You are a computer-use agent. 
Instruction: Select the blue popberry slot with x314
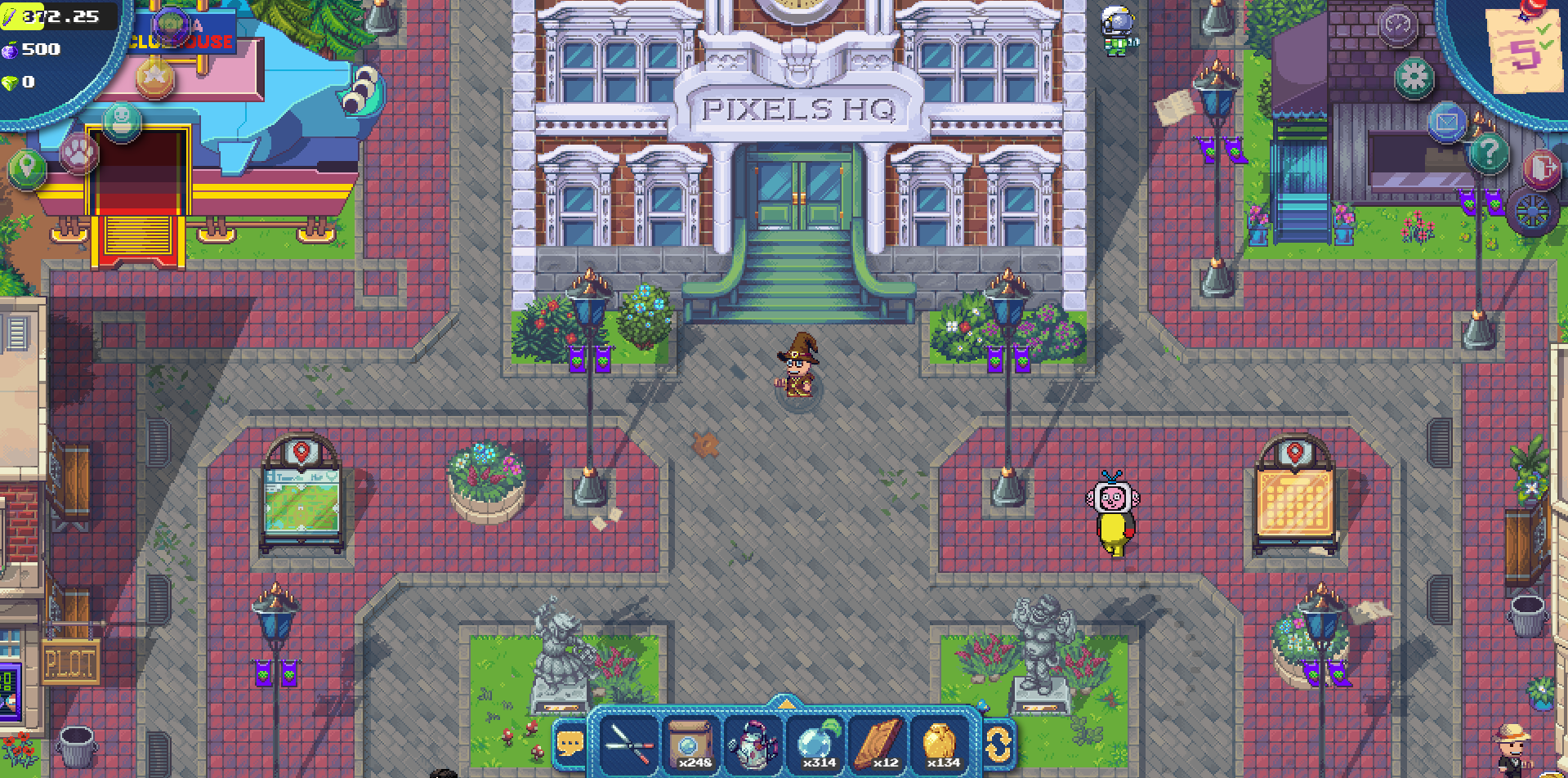pos(816,744)
